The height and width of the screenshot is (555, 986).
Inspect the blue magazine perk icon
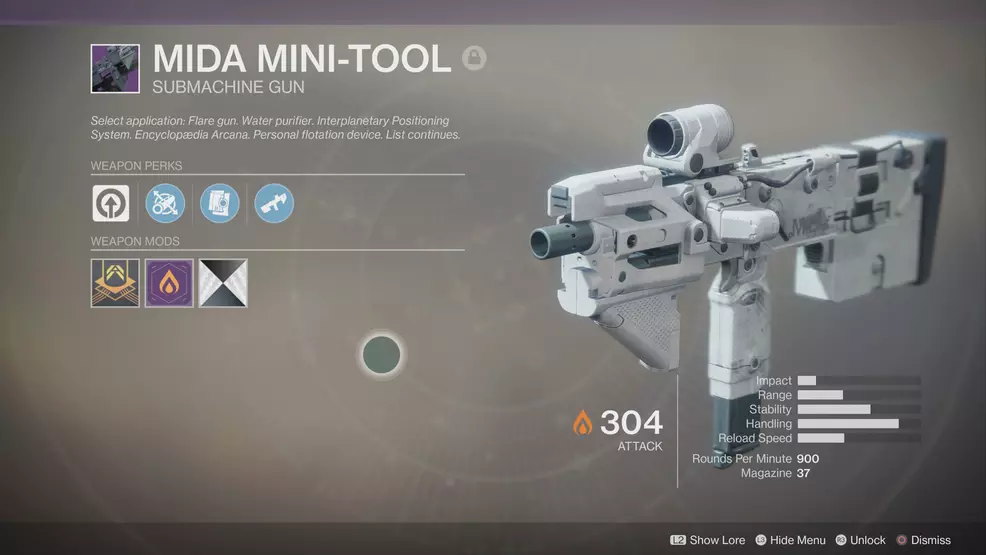click(x=219, y=203)
